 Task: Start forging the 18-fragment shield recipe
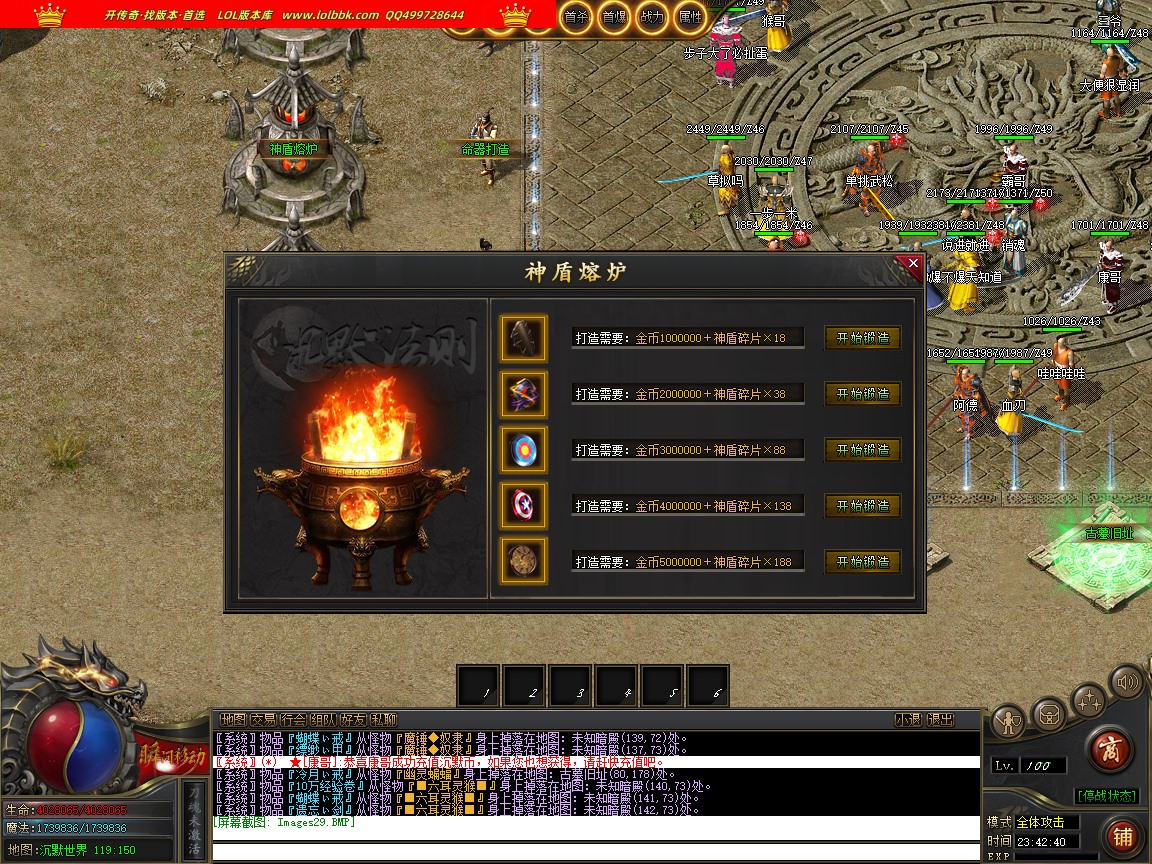(x=862, y=338)
